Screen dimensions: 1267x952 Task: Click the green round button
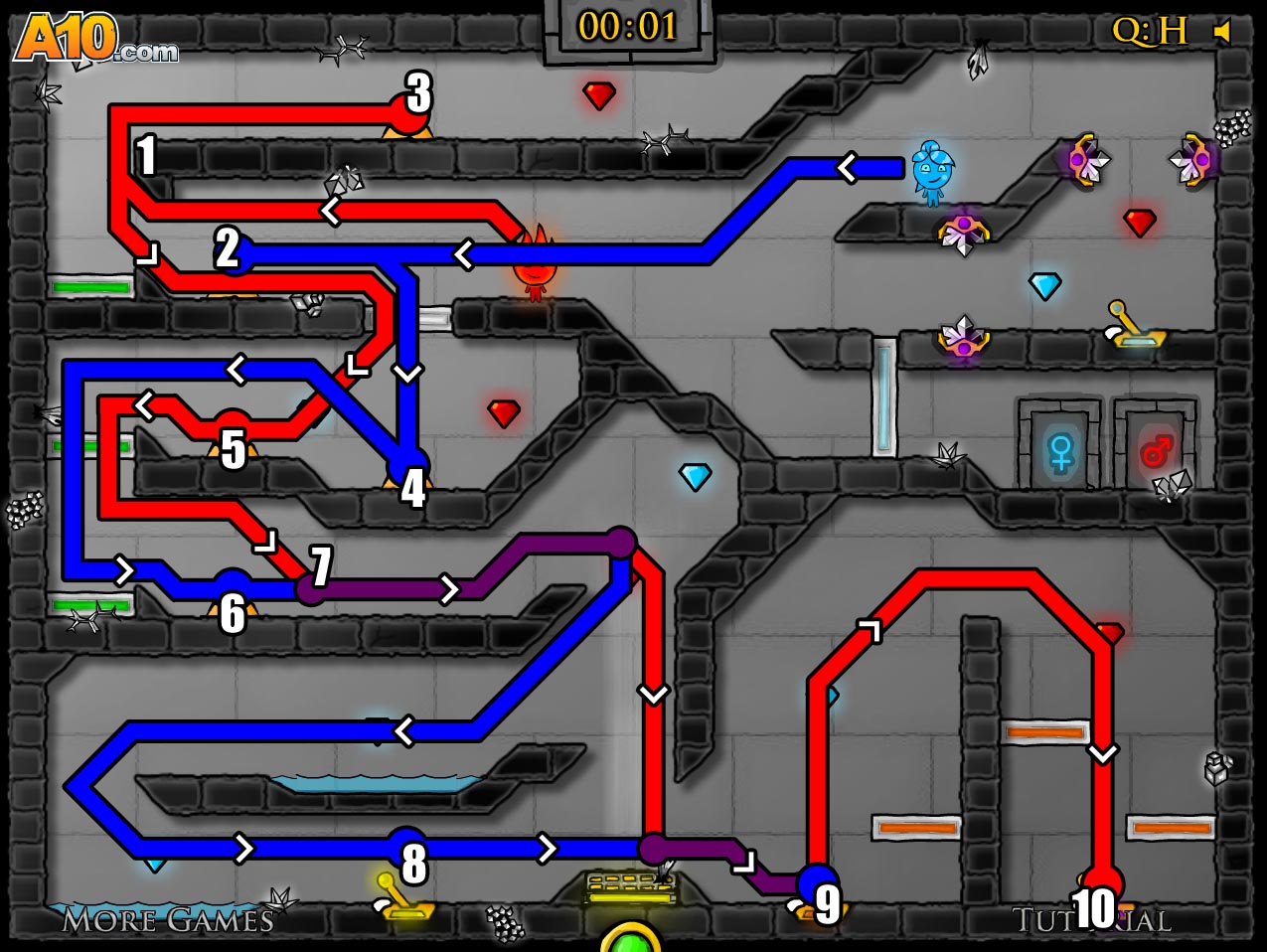coord(630,940)
